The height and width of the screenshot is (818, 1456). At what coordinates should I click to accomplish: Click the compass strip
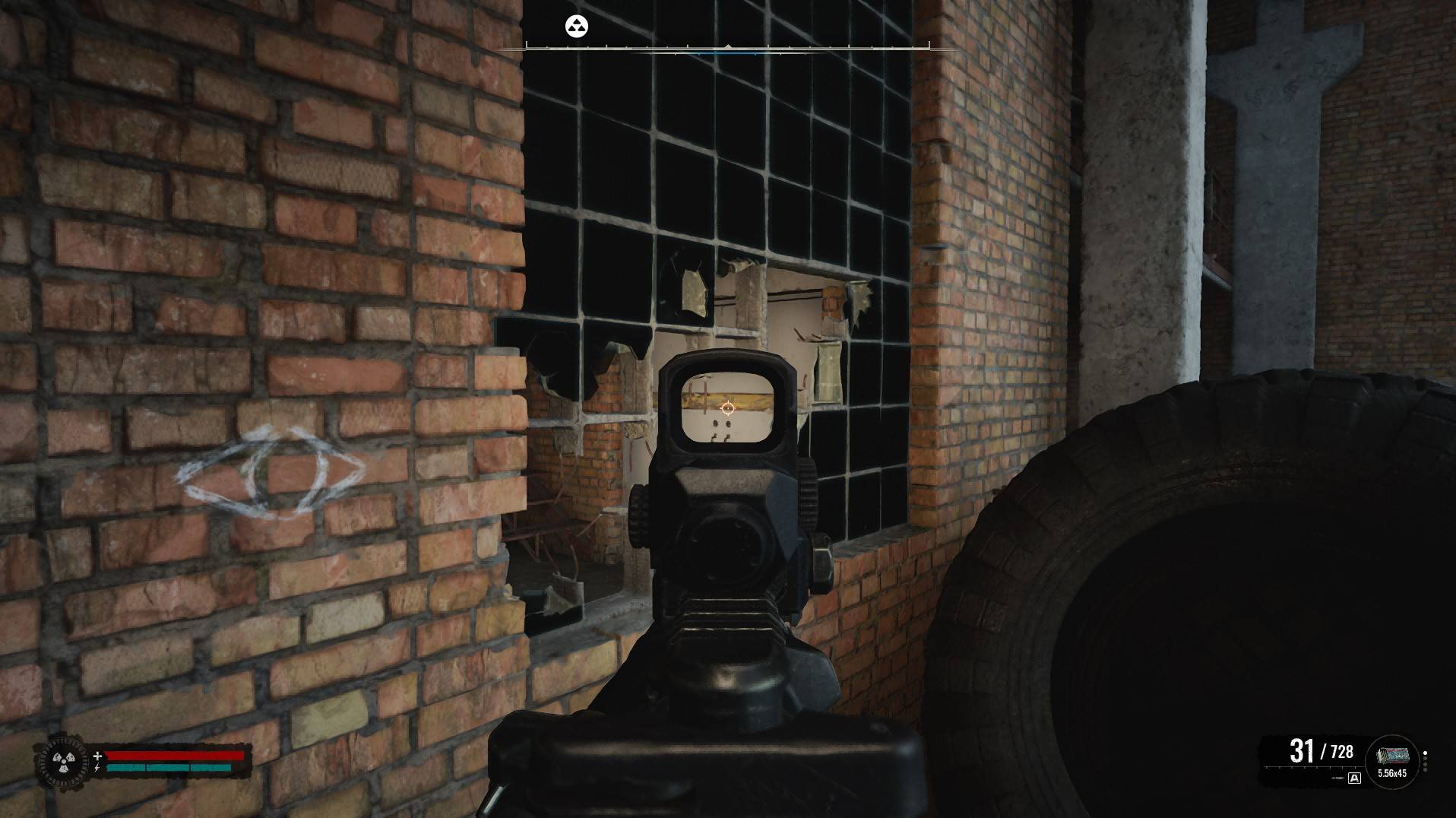[727, 48]
